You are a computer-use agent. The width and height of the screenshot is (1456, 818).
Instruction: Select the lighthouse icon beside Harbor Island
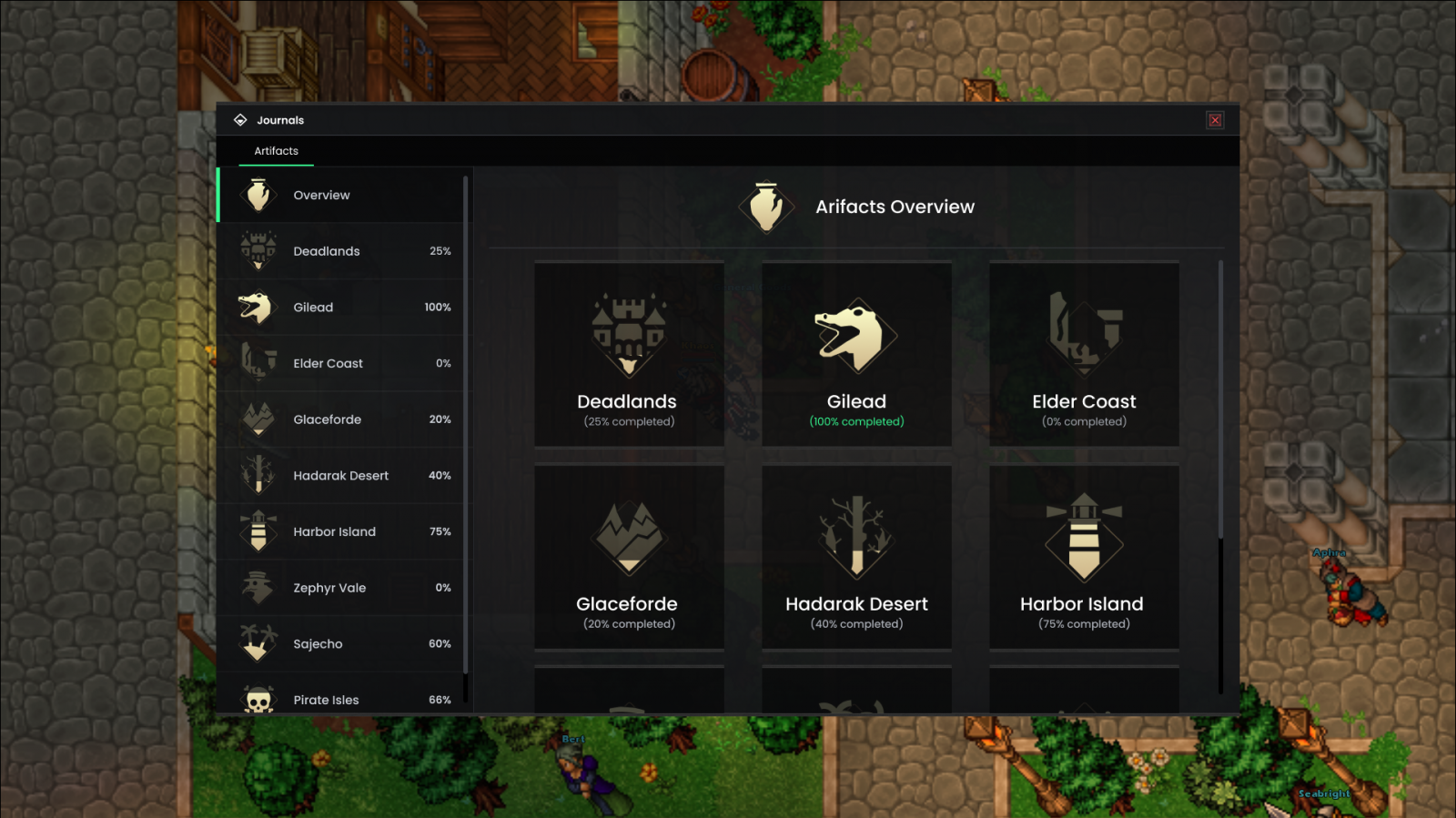pos(258,531)
